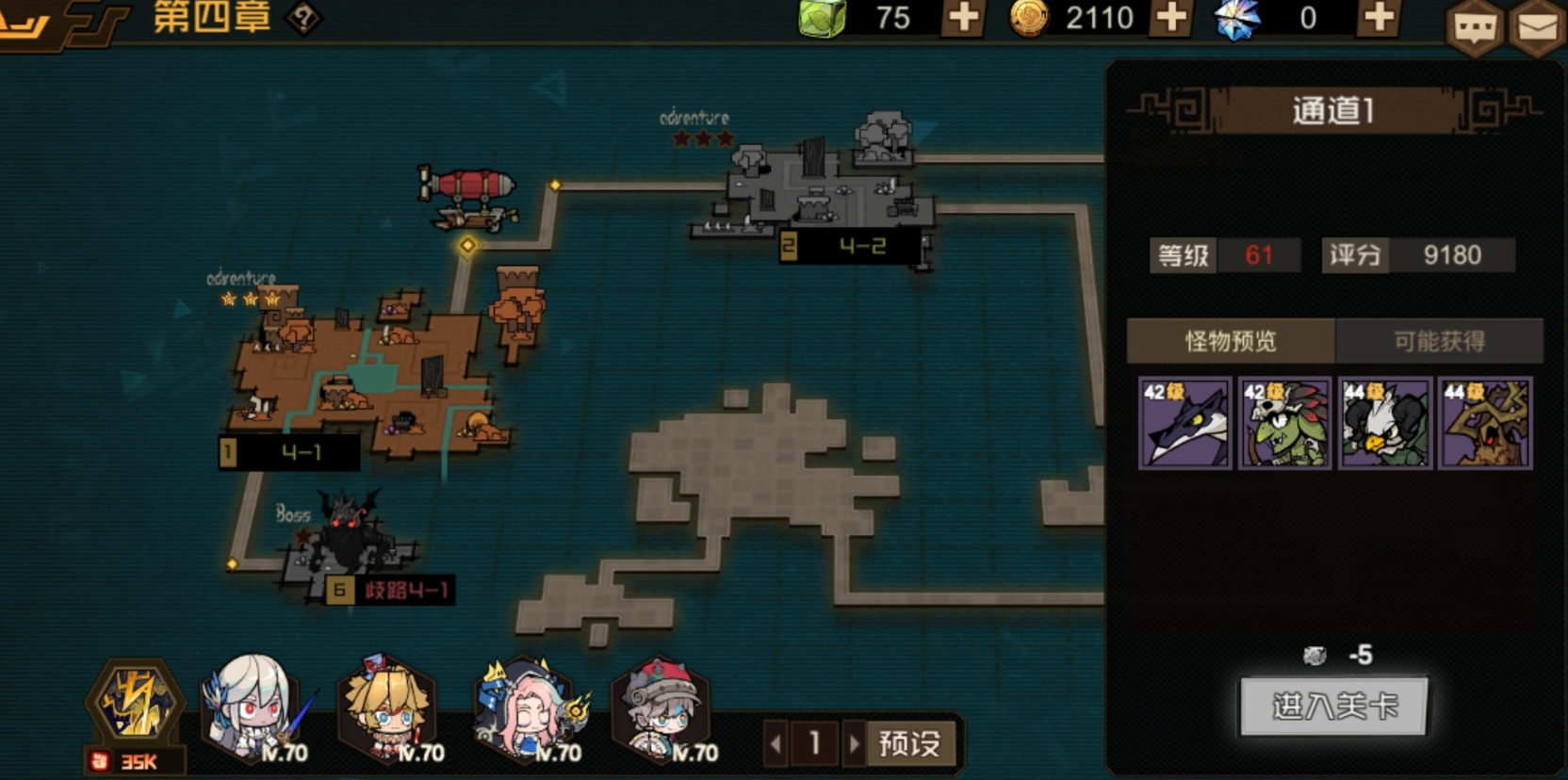Open the chat bubble icon
1568x780 pixels.
1475,27
